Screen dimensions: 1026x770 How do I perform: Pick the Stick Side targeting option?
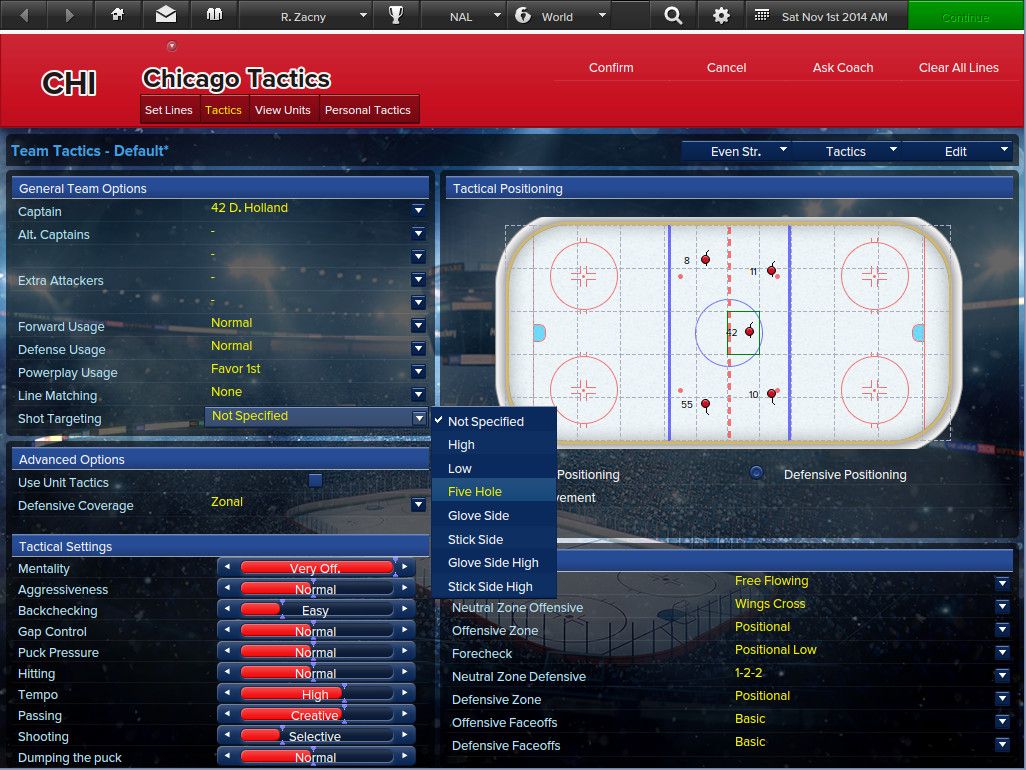(x=475, y=540)
